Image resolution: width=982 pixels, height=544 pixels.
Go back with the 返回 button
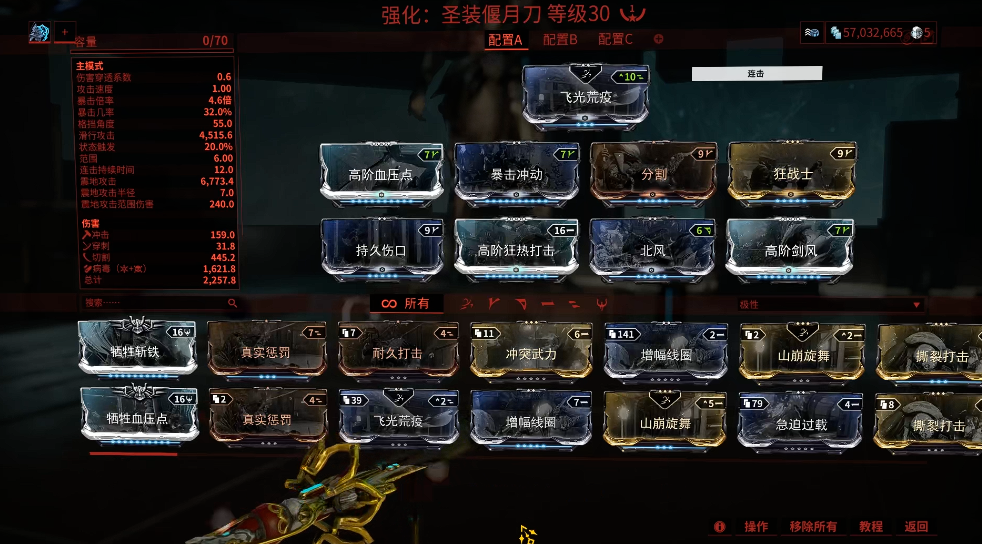click(916, 526)
